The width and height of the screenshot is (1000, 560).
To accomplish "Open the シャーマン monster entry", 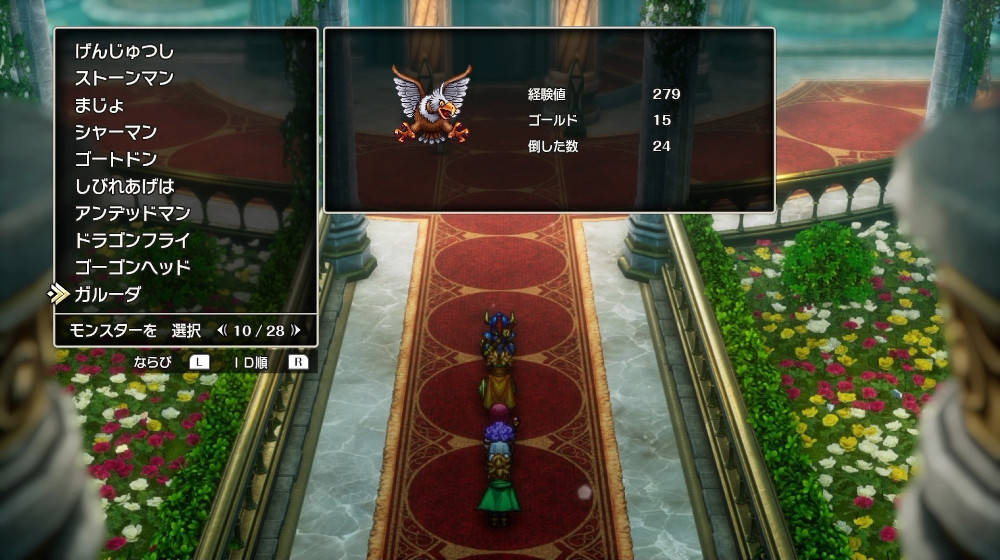I will (x=116, y=132).
